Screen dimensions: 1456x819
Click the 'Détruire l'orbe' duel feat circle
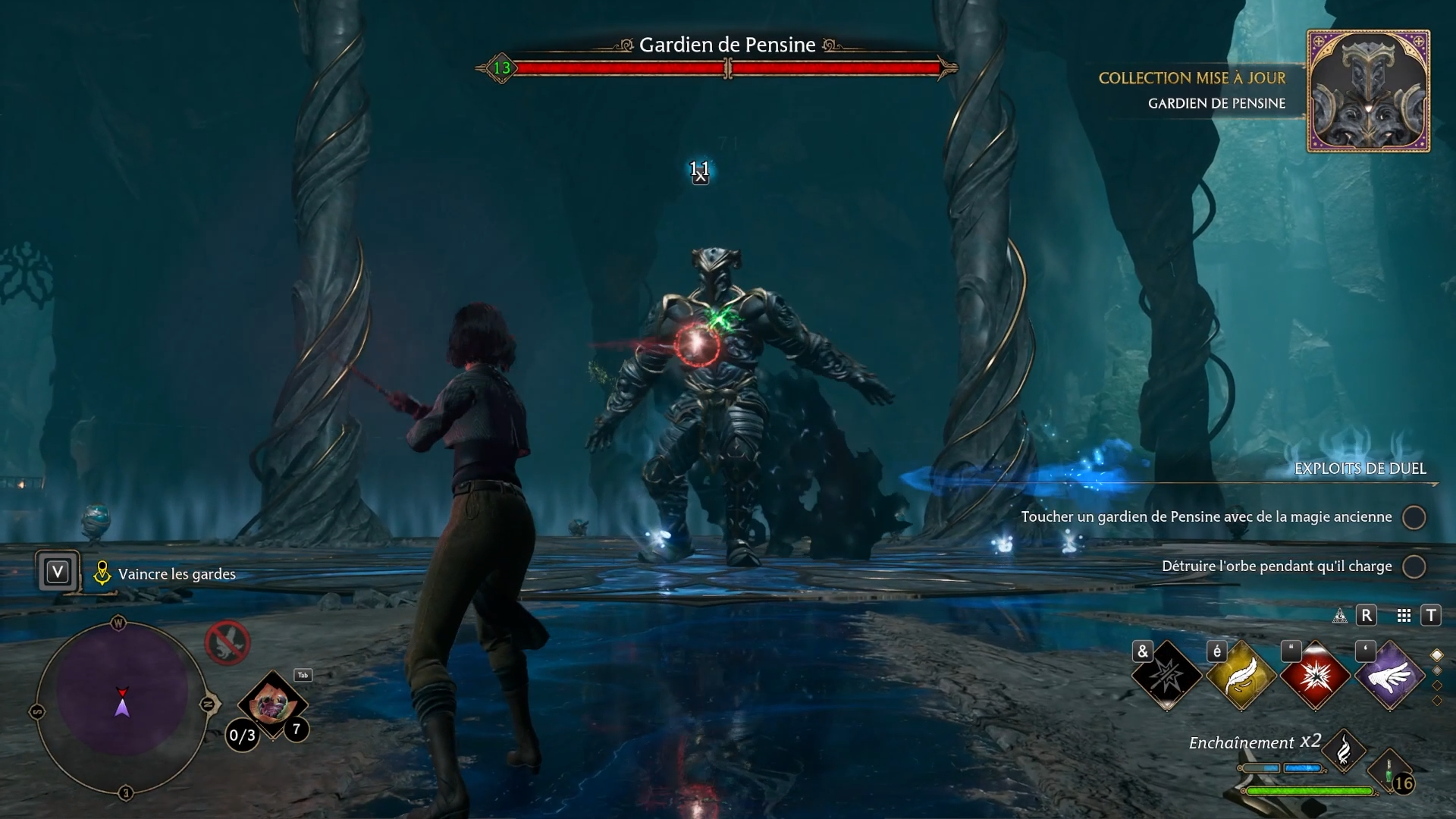pos(1414,566)
